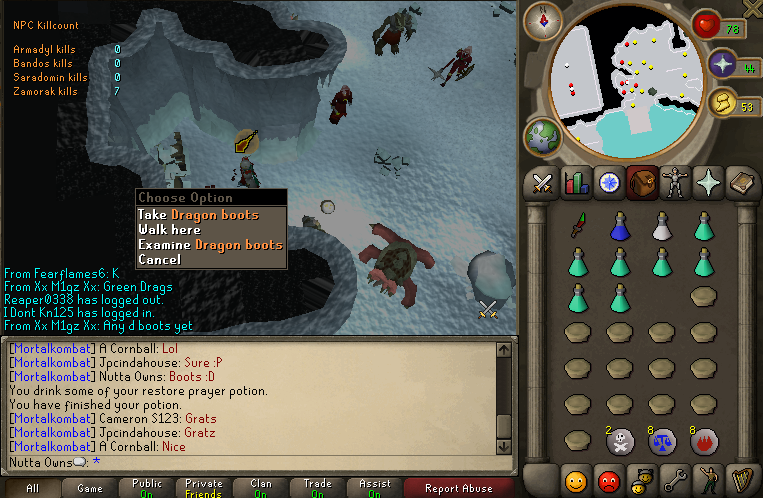Switch the chat filter to Game
Screen dimensions: 763x498
click(x=89, y=489)
